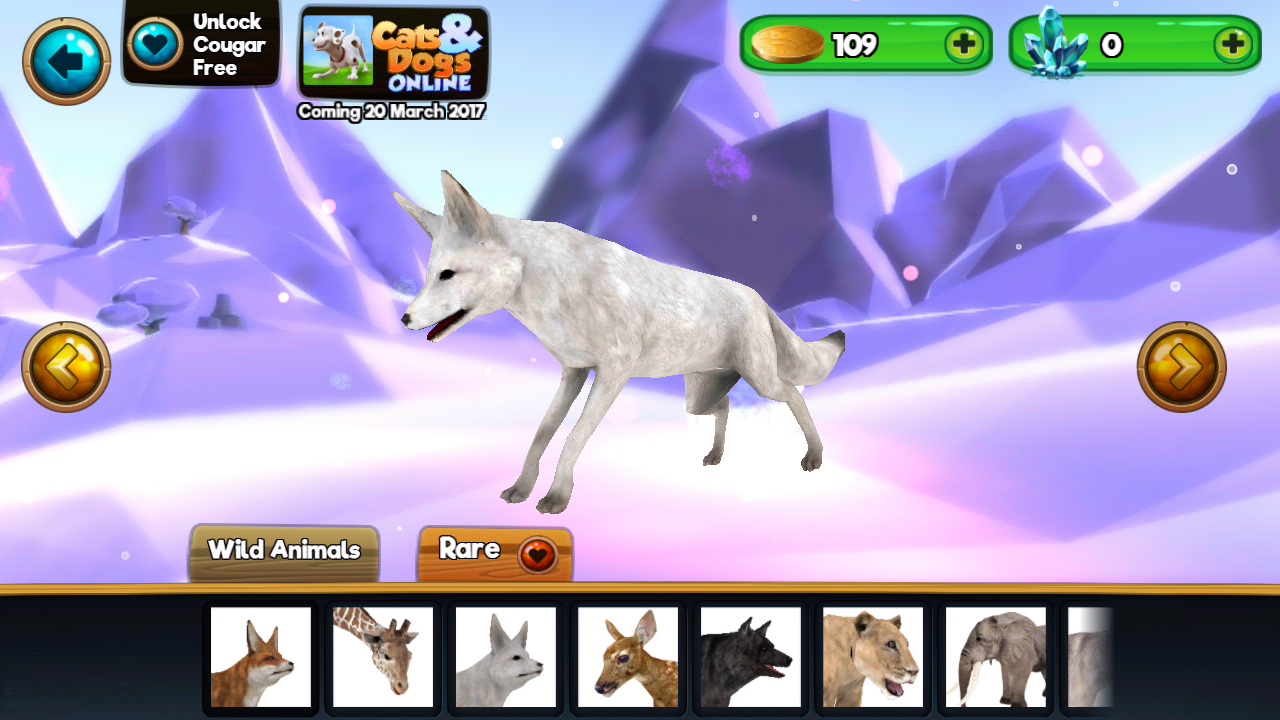Click the left arrow to view previous animal
1280x720 pixels.
pyautogui.click(x=66, y=366)
